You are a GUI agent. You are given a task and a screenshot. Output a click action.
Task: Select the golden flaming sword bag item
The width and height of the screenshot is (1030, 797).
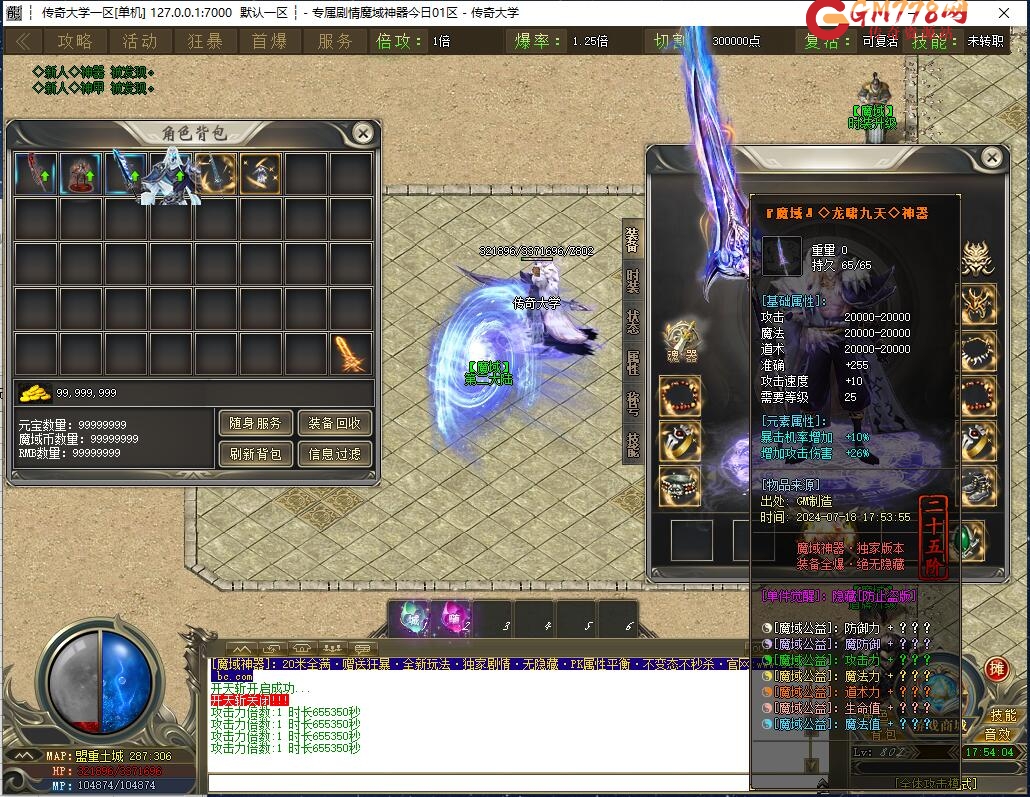pos(351,354)
